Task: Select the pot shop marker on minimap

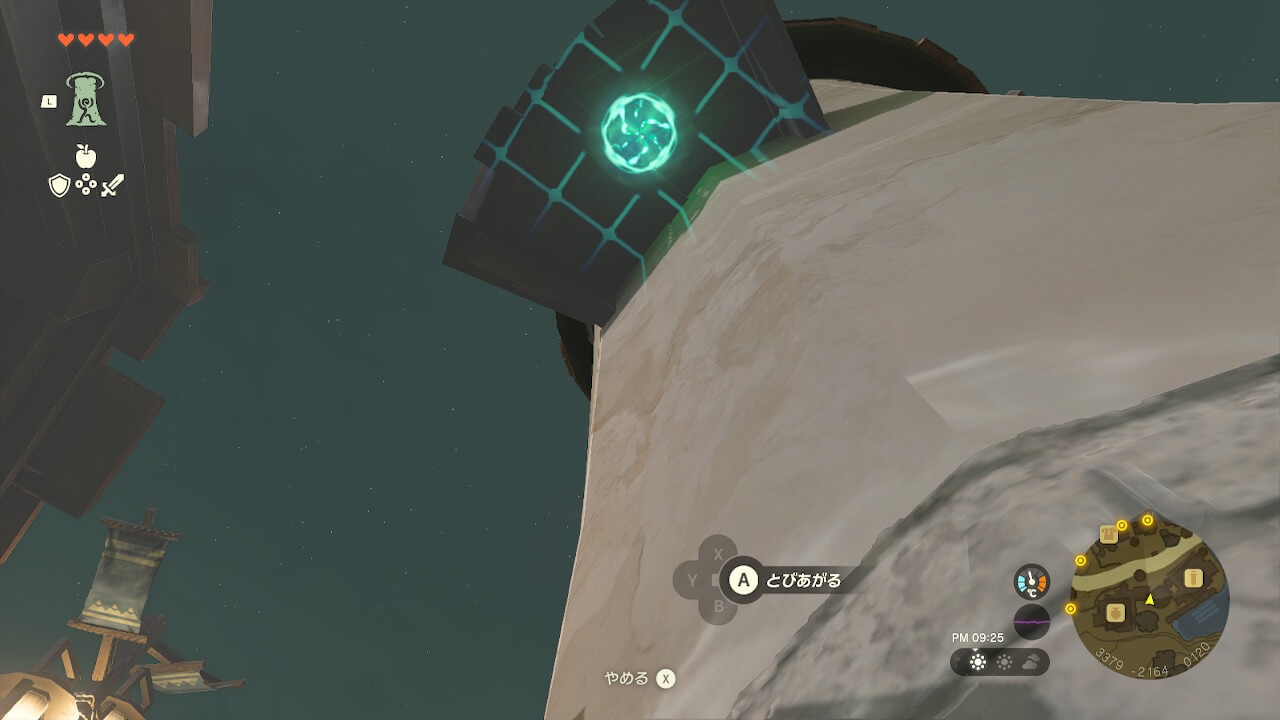Action: tap(1116, 610)
